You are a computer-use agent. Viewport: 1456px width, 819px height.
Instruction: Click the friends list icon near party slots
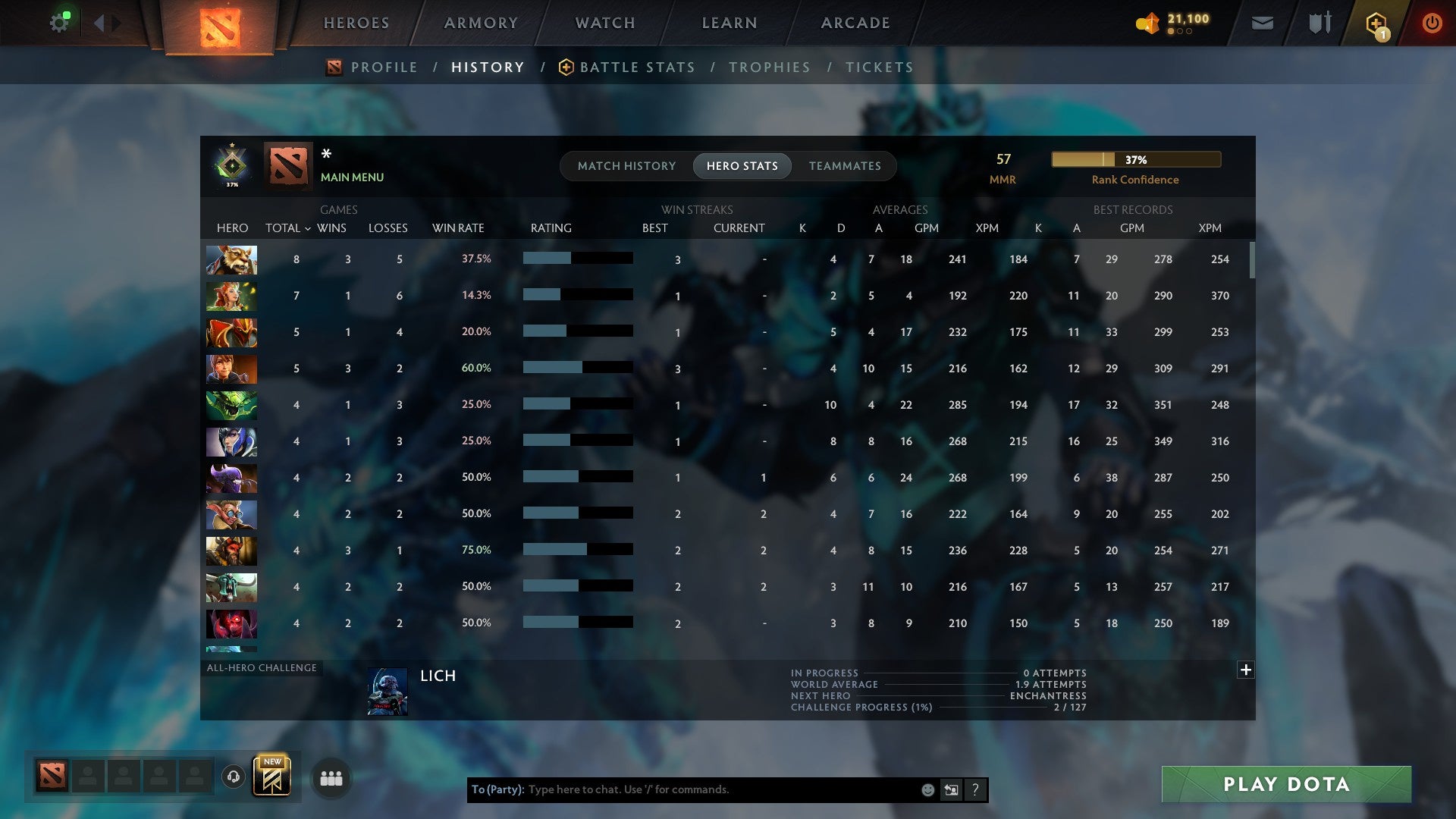tap(331, 777)
